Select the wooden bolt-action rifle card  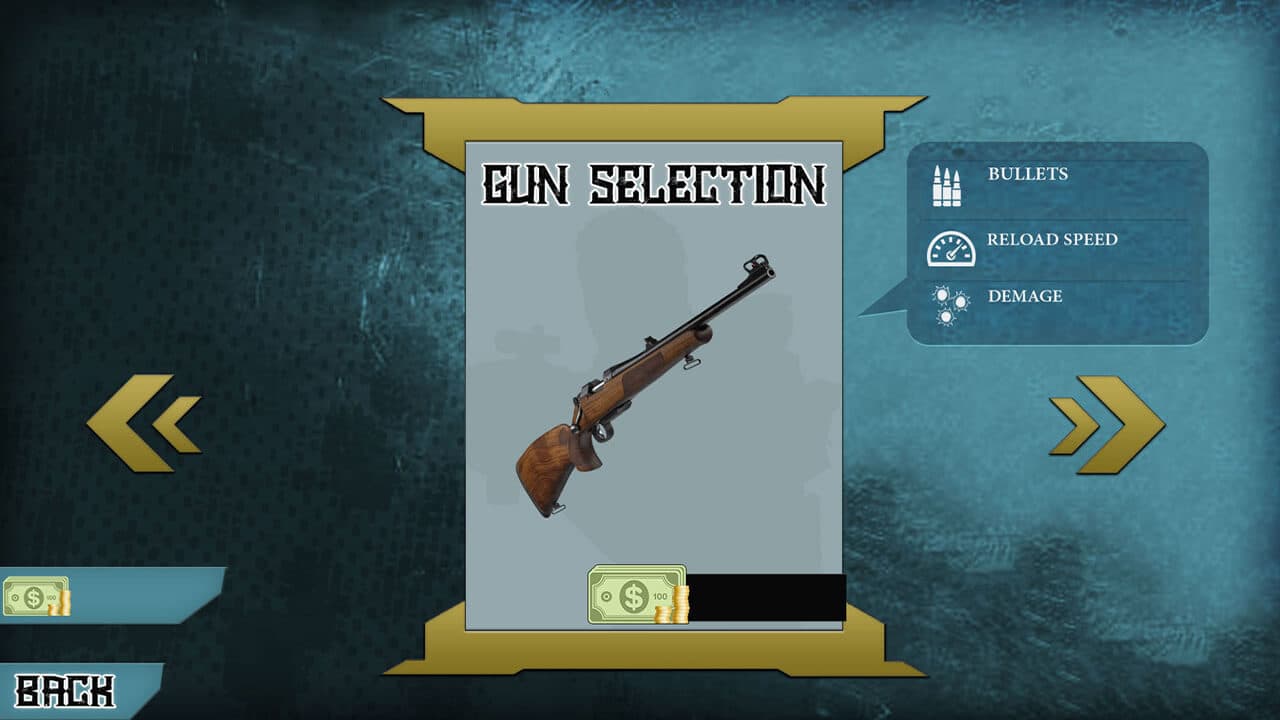point(645,385)
